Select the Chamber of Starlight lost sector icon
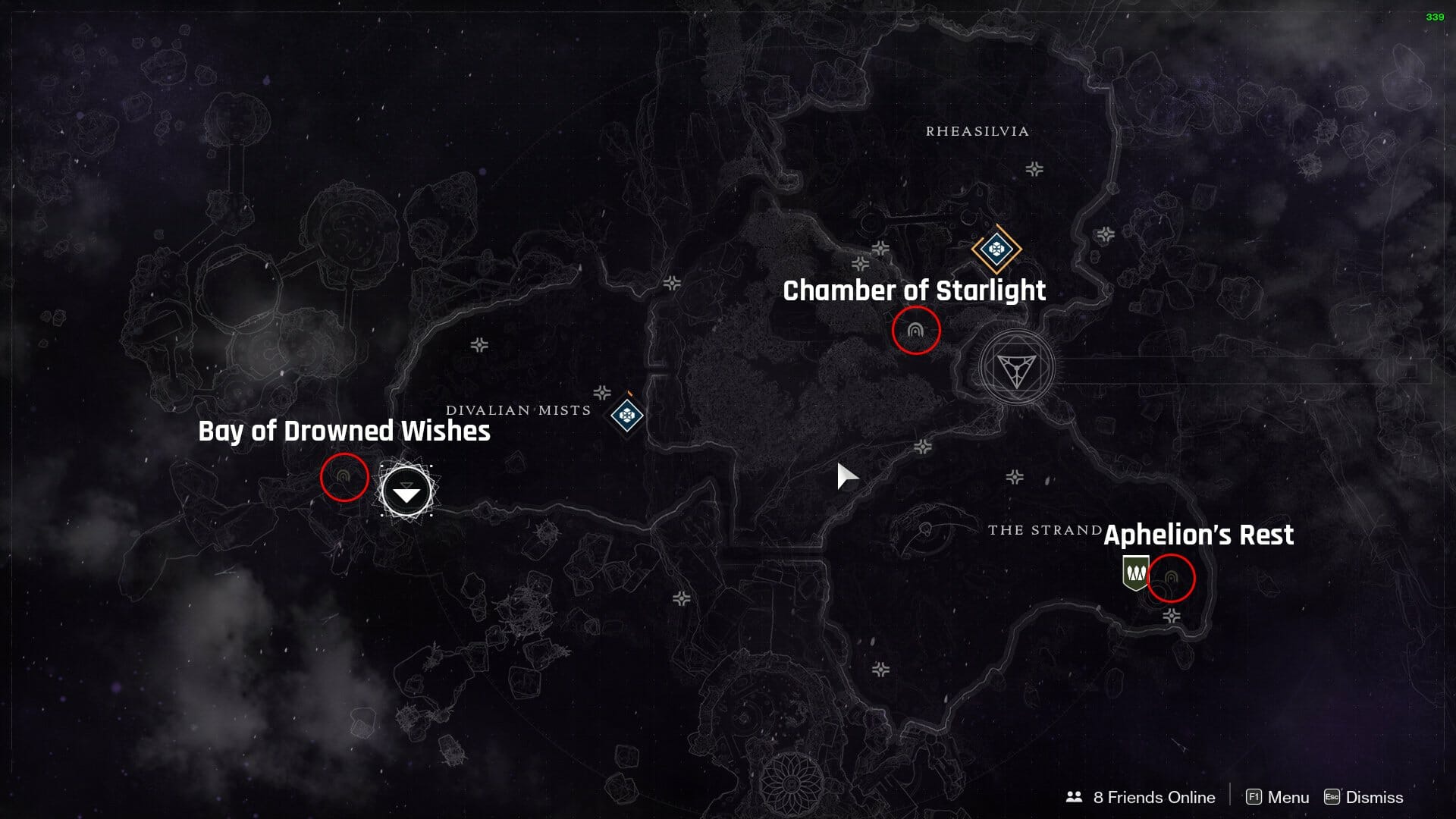Image resolution: width=1456 pixels, height=819 pixels. (915, 331)
